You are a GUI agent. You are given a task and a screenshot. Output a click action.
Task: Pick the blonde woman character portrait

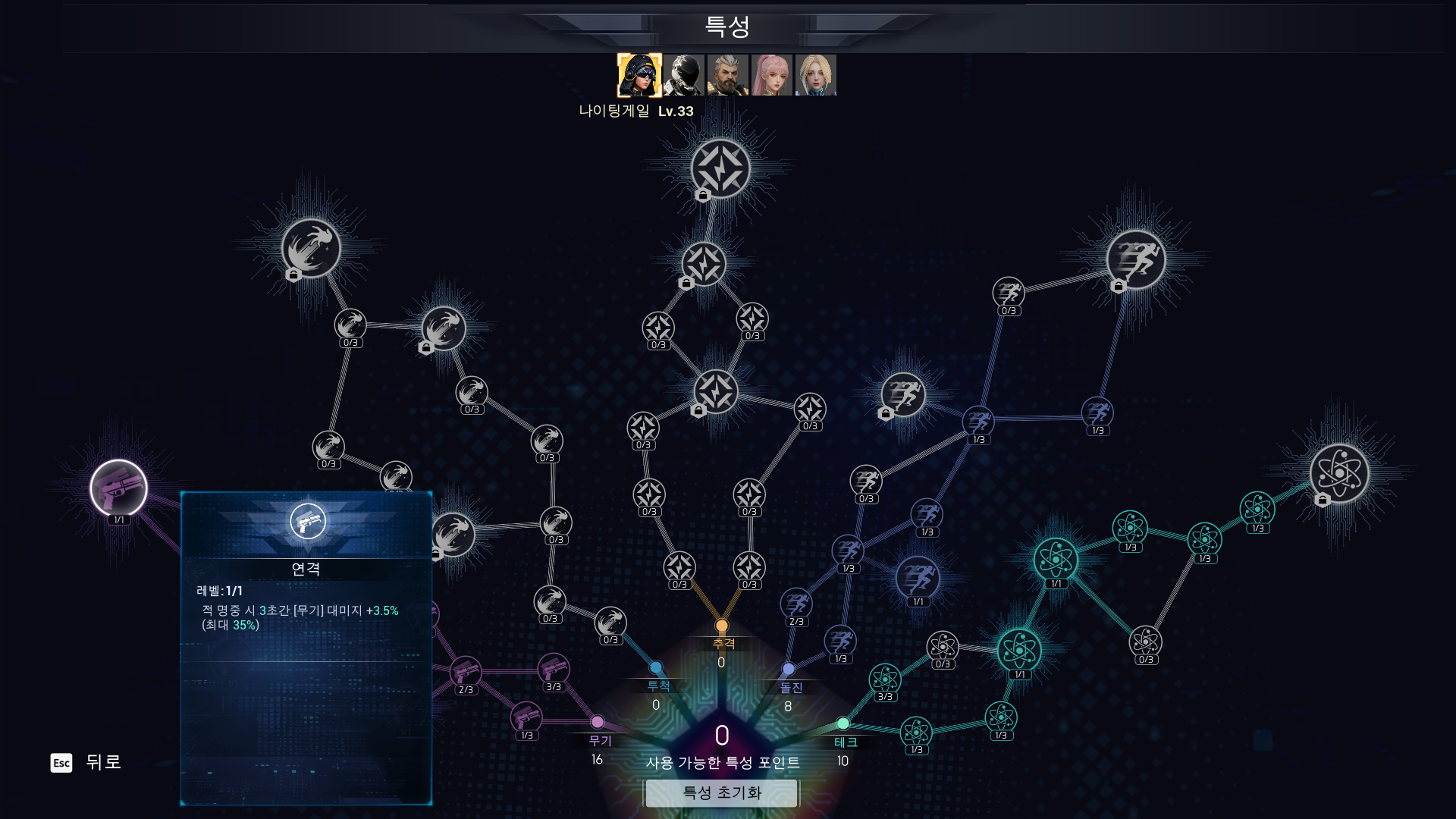pyautogui.click(x=816, y=75)
